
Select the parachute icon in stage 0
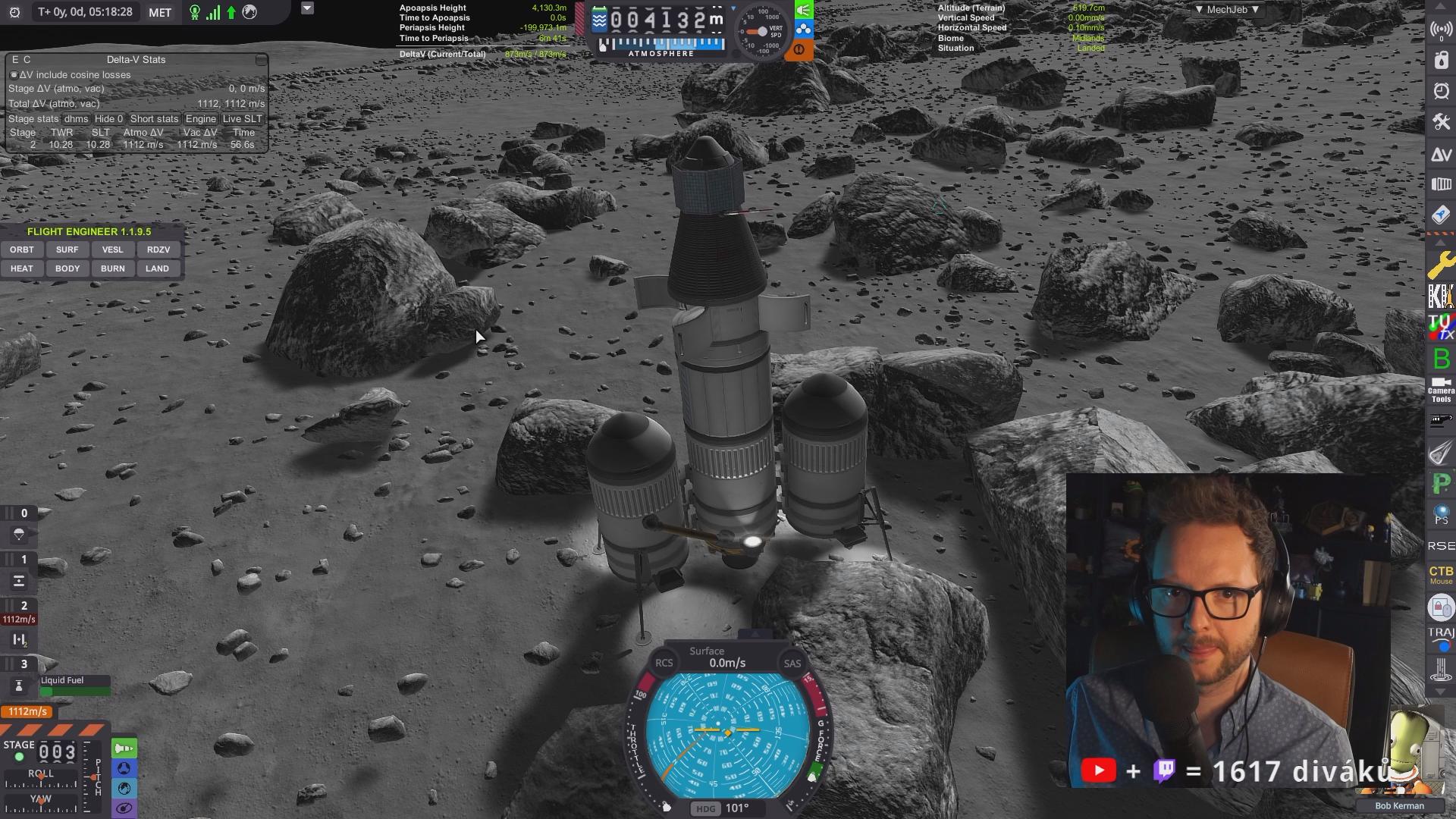pyautogui.click(x=19, y=535)
